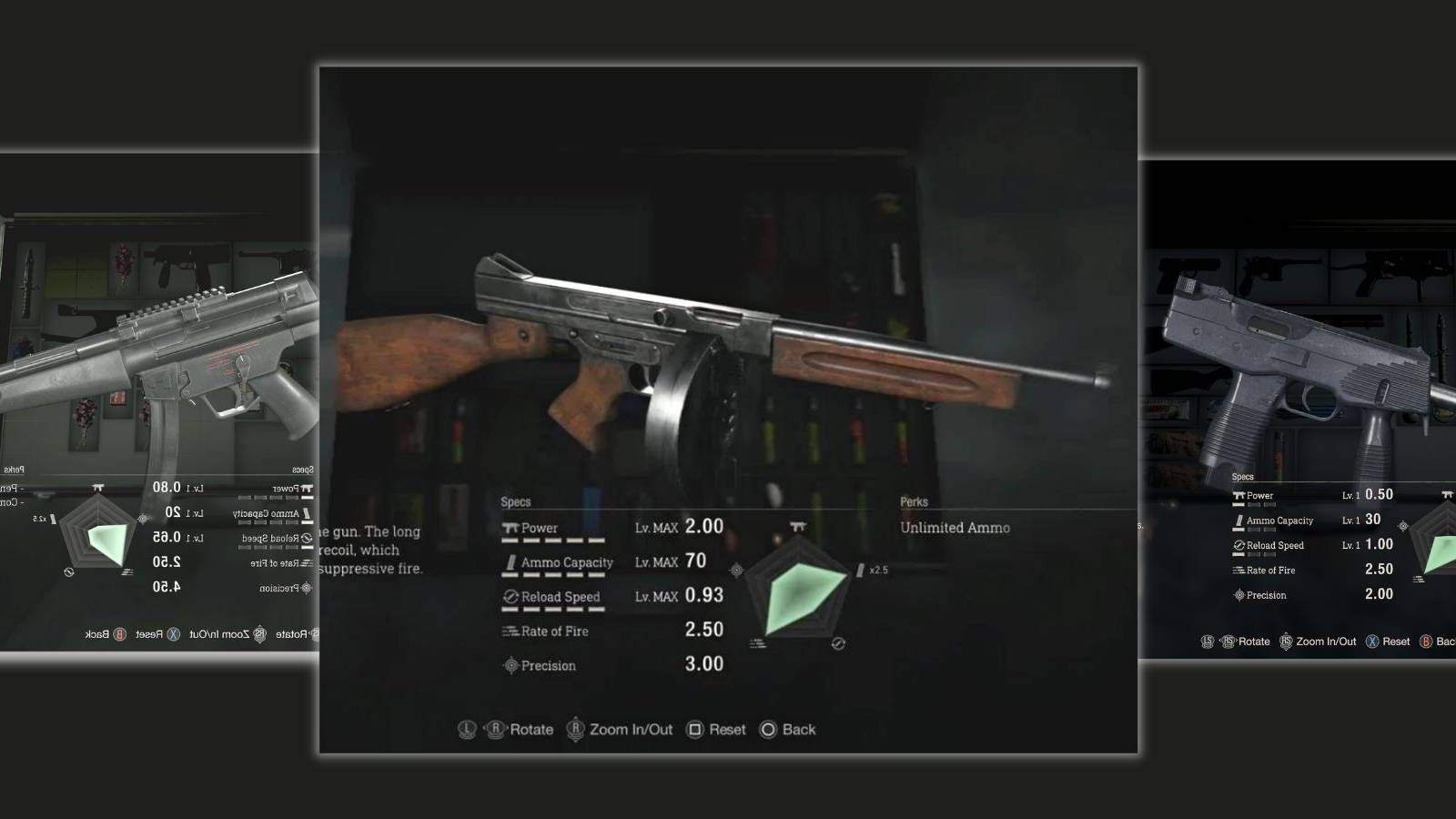
Task: Click the Ammo Capacity magazine icon
Action: click(511, 563)
